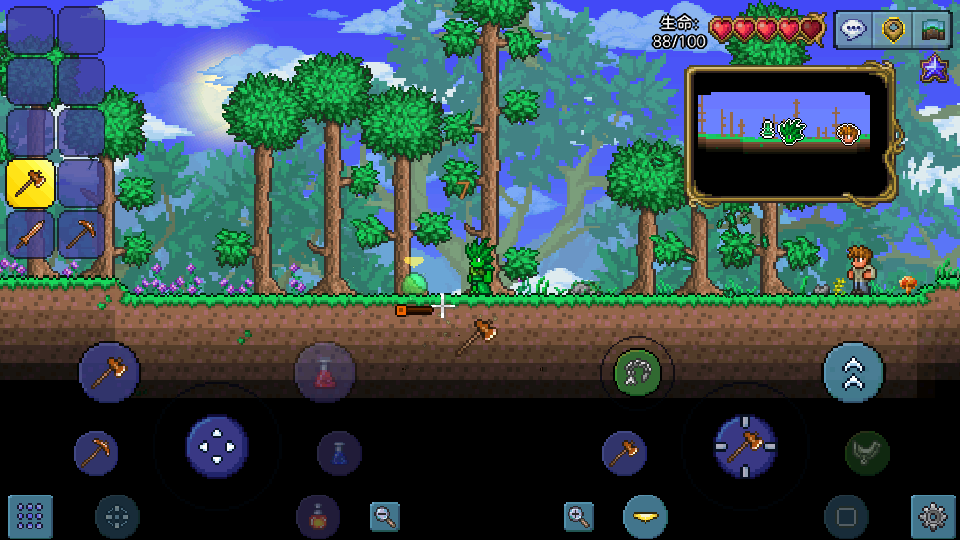The width and height of the screenshot is (960, 540).
Task: Tap the yellow platform drop-down button
Action: point(645,516)
